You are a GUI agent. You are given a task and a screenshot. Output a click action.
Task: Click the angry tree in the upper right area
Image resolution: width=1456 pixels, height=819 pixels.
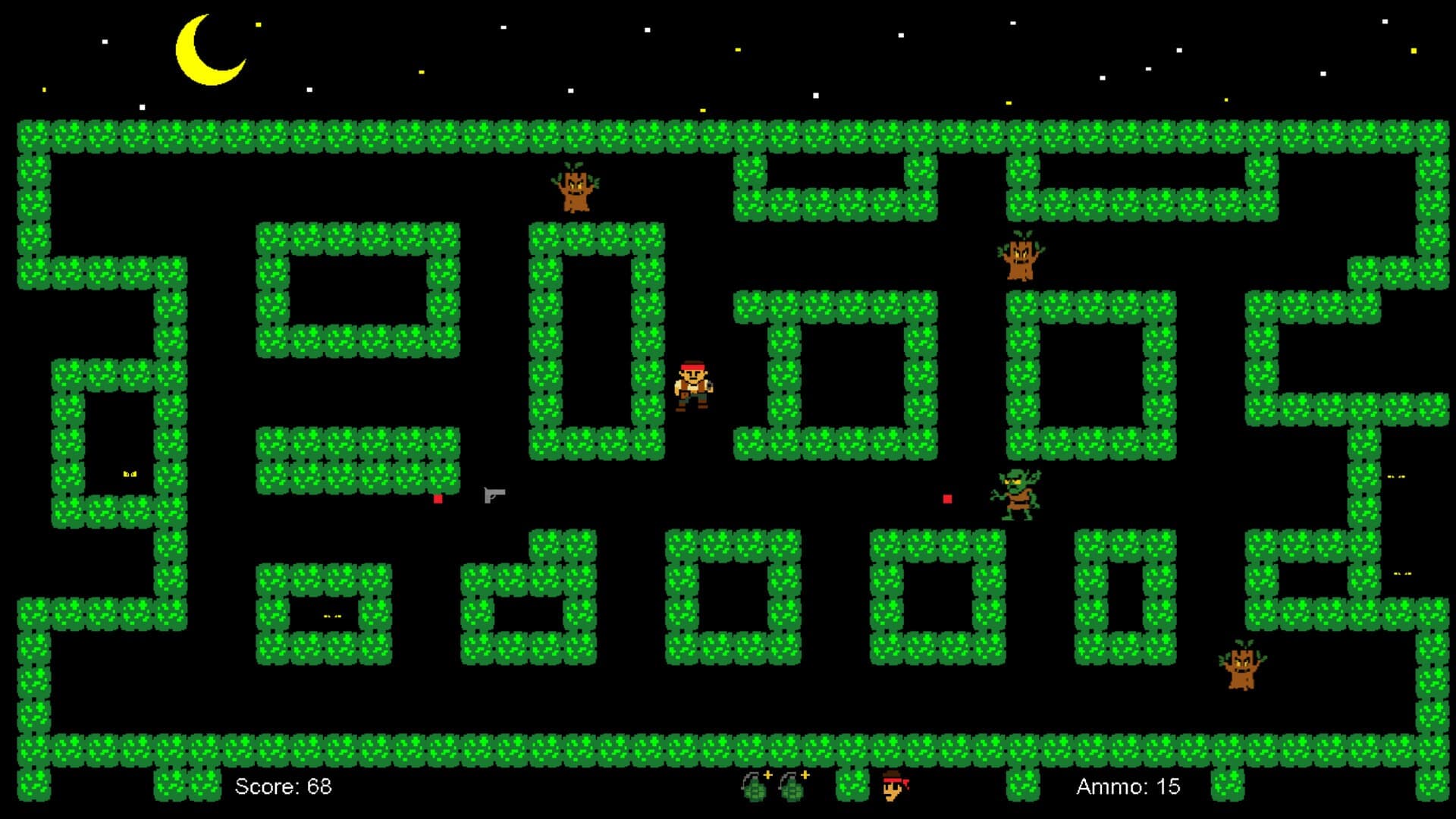click(1020, 259)
